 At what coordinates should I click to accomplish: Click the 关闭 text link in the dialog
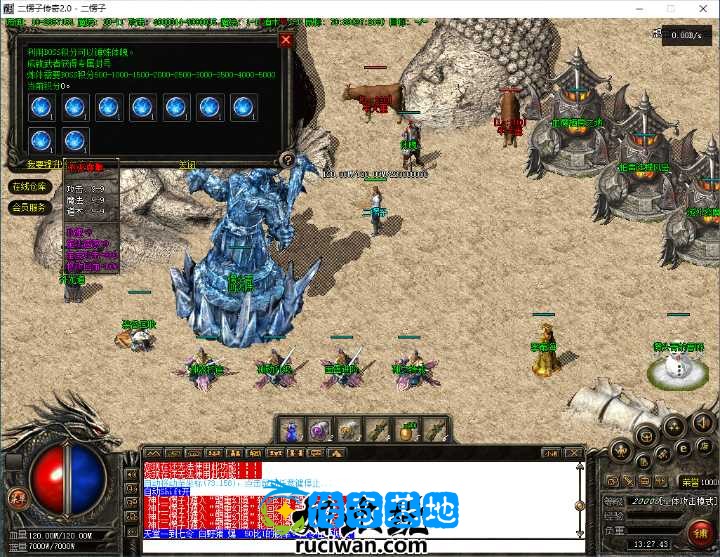coord(187,164)
